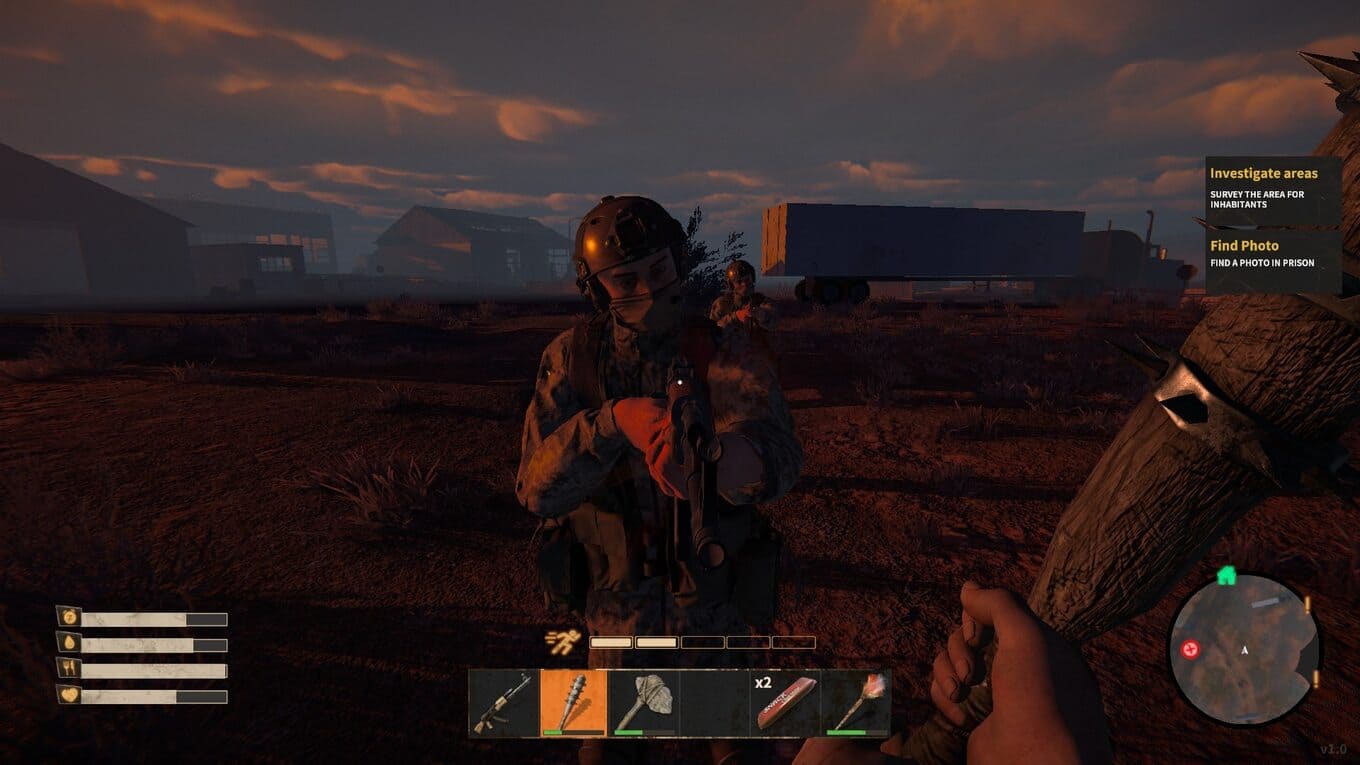Select the red crossed marker on minimap
The height and width of the screenshot is (765, 1360).
(1190, 649)
